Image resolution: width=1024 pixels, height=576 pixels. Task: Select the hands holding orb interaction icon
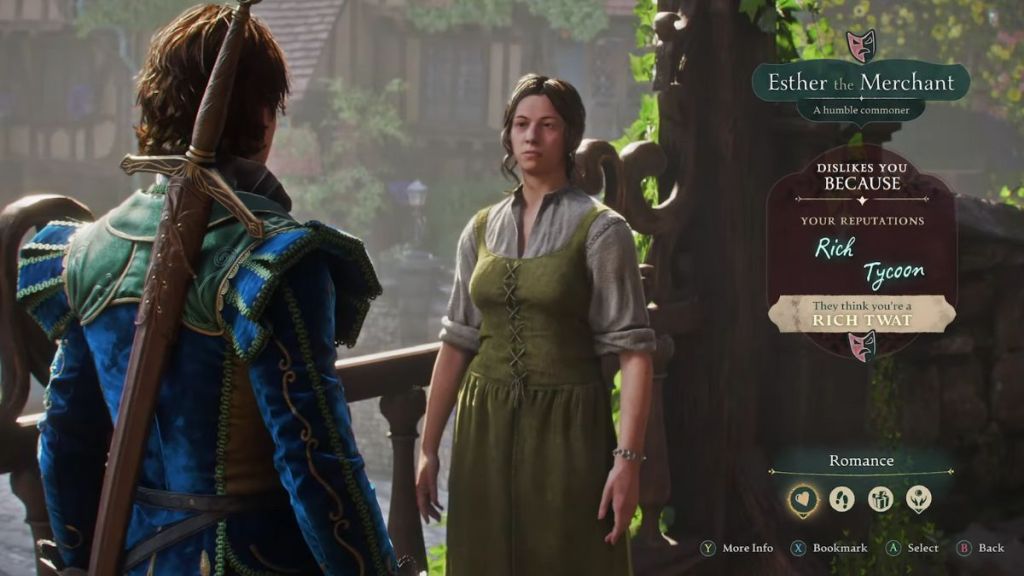pyautogui.click(x=919, y=498)
